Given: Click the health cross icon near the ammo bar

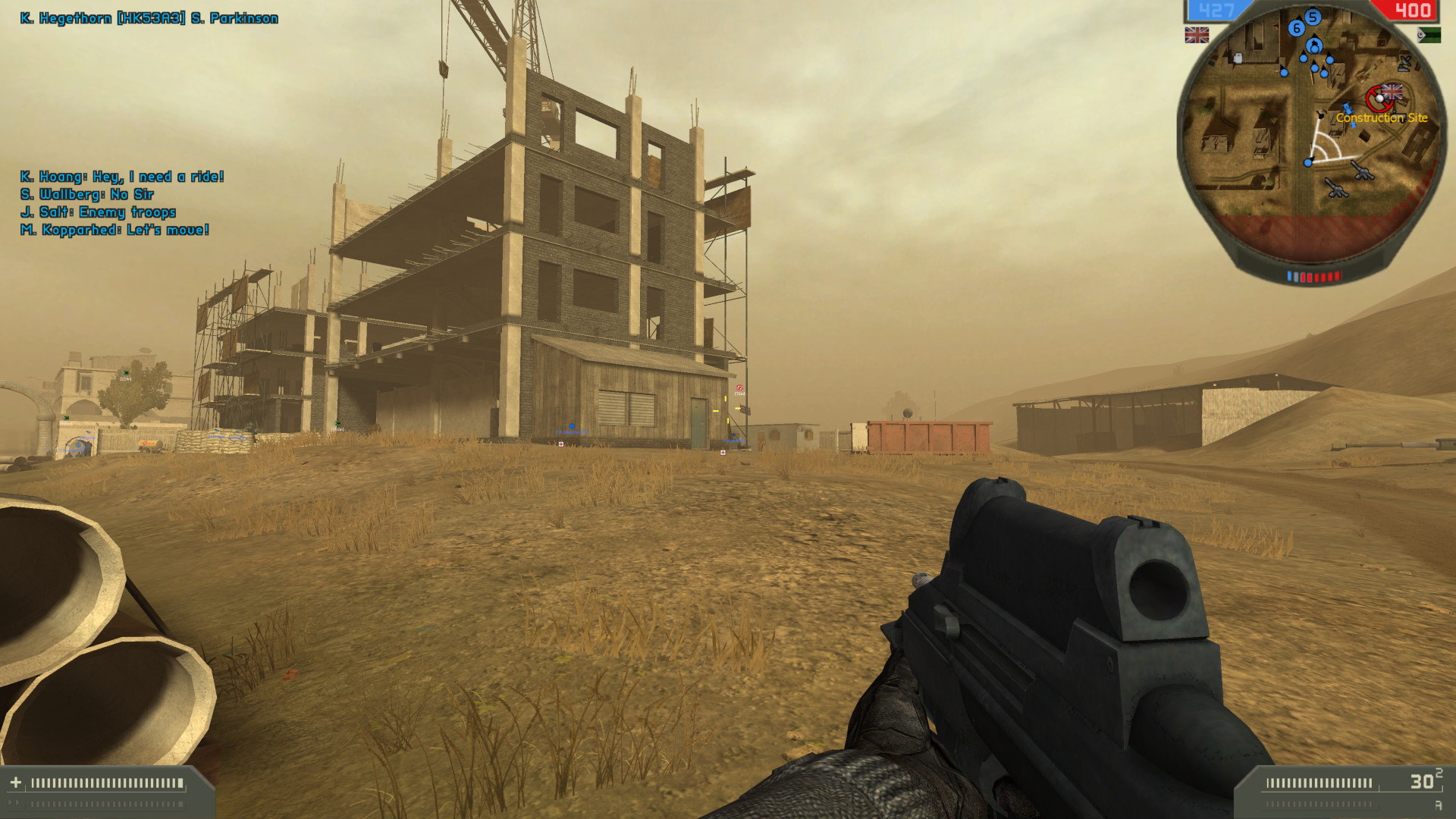Looking at the screenshot, I should click(16, 782).
